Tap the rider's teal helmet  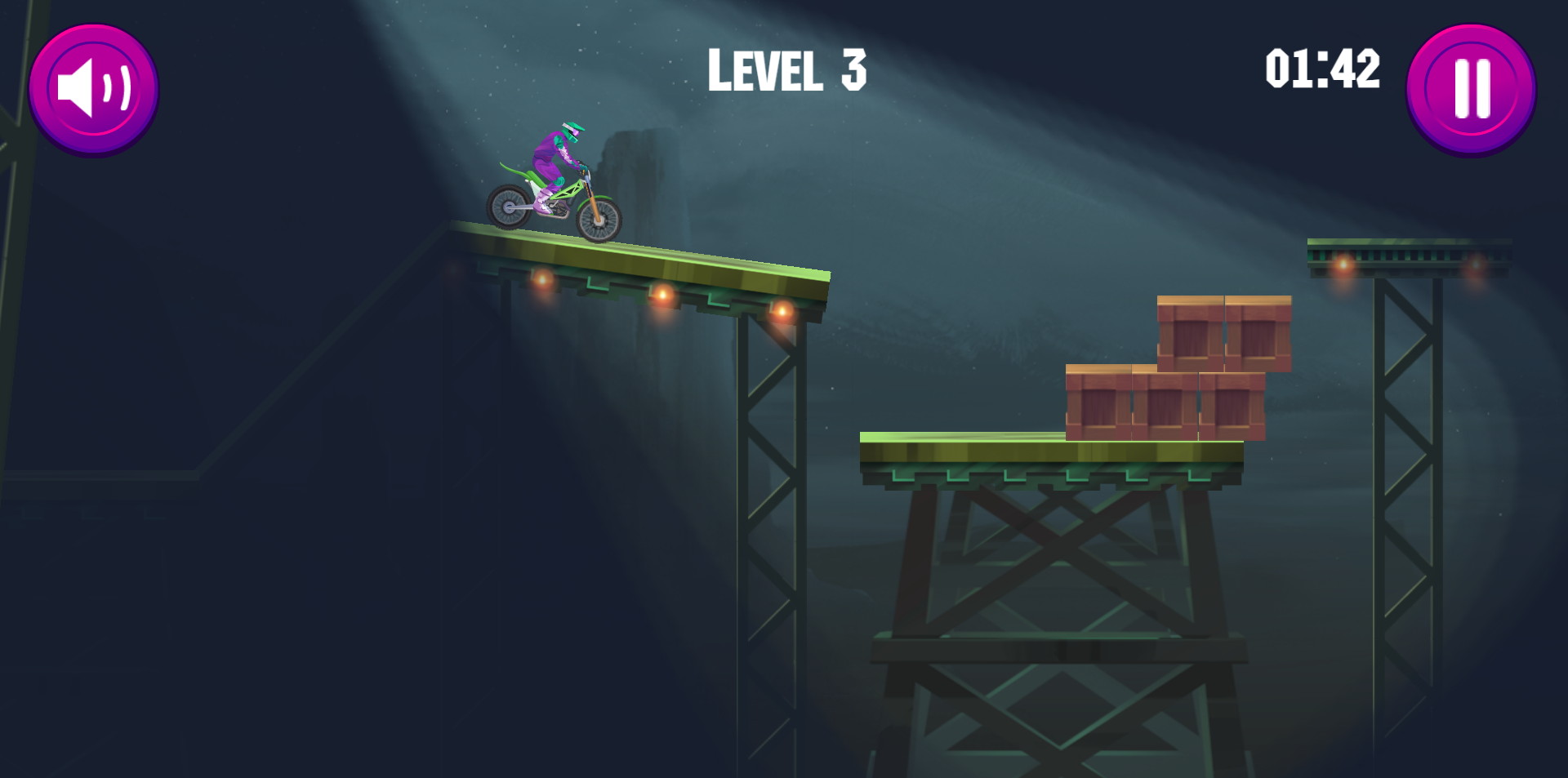coord(572,131)
